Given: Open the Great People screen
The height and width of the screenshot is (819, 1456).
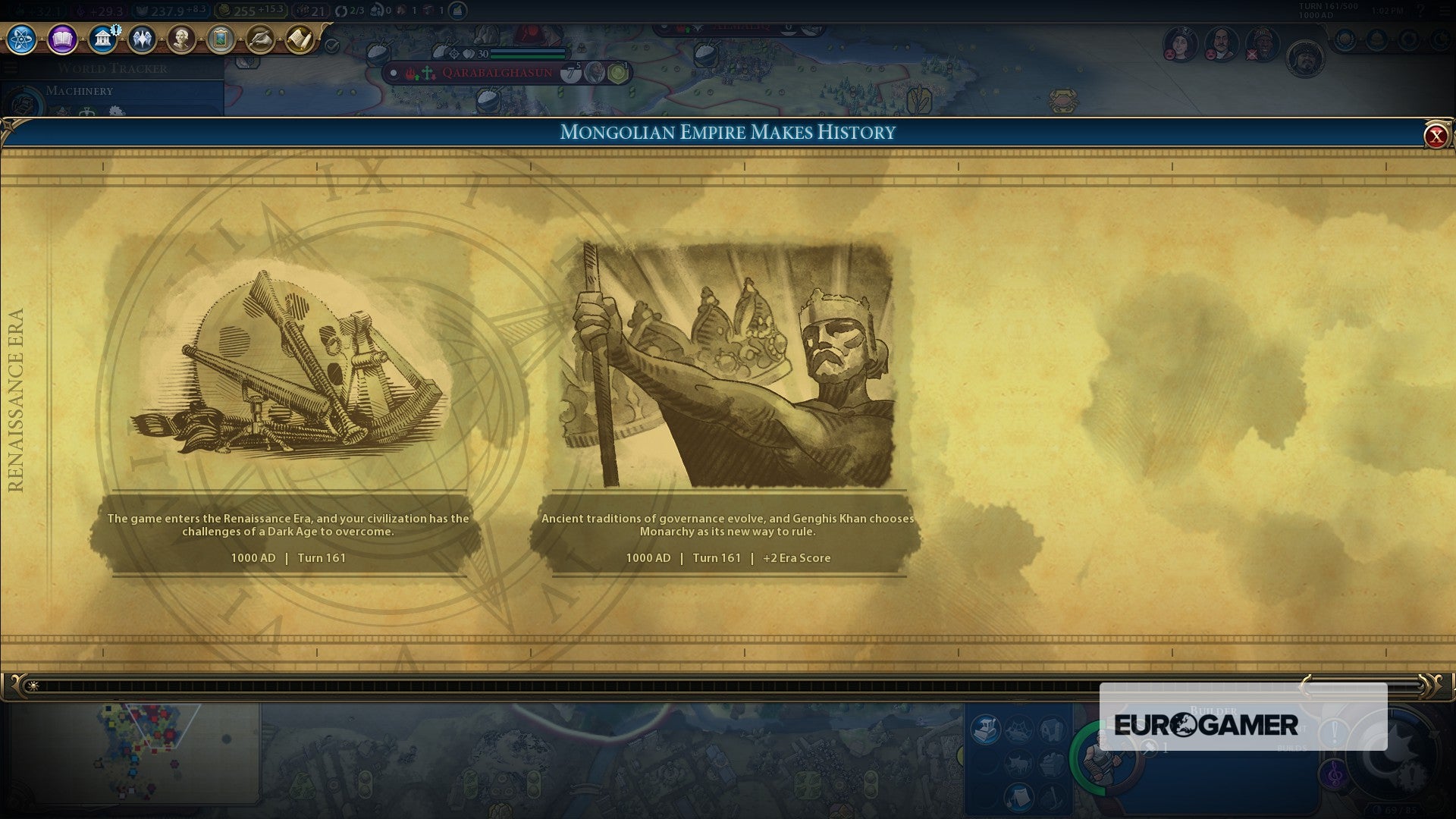Looking at the screenshot, I should tap(182, 39).
